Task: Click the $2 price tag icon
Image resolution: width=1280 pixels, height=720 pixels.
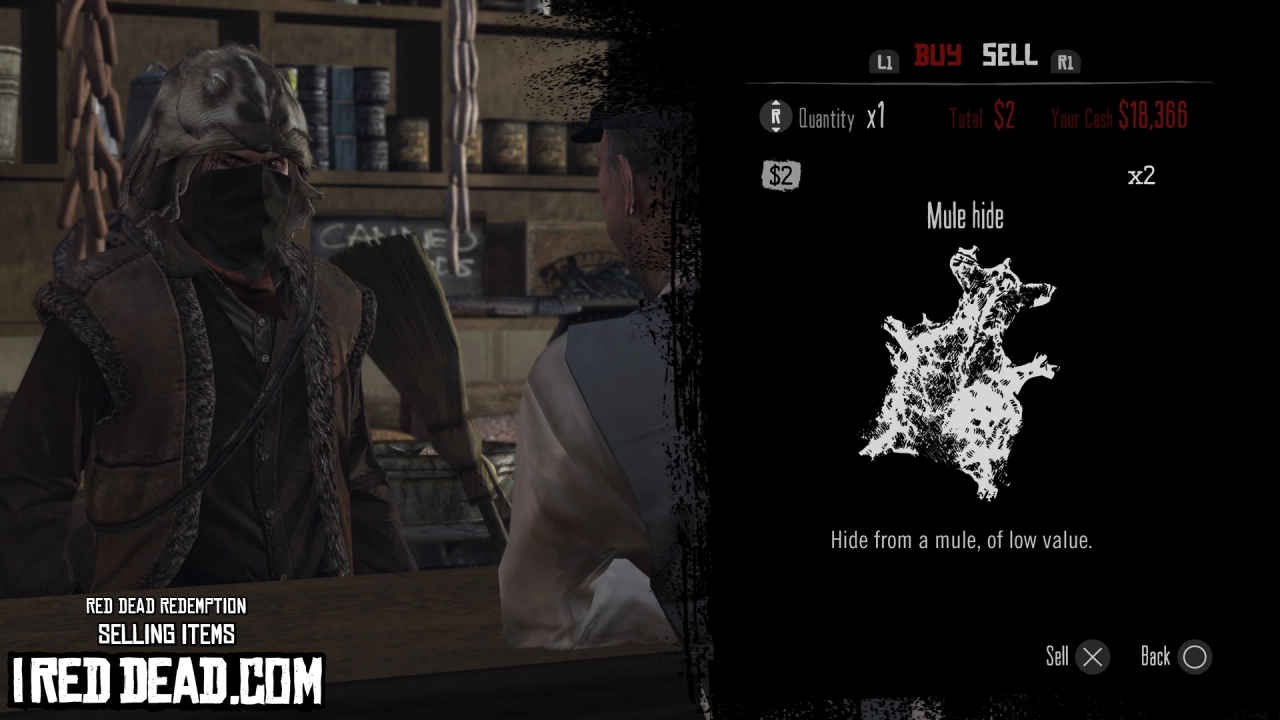Action: 781,175
